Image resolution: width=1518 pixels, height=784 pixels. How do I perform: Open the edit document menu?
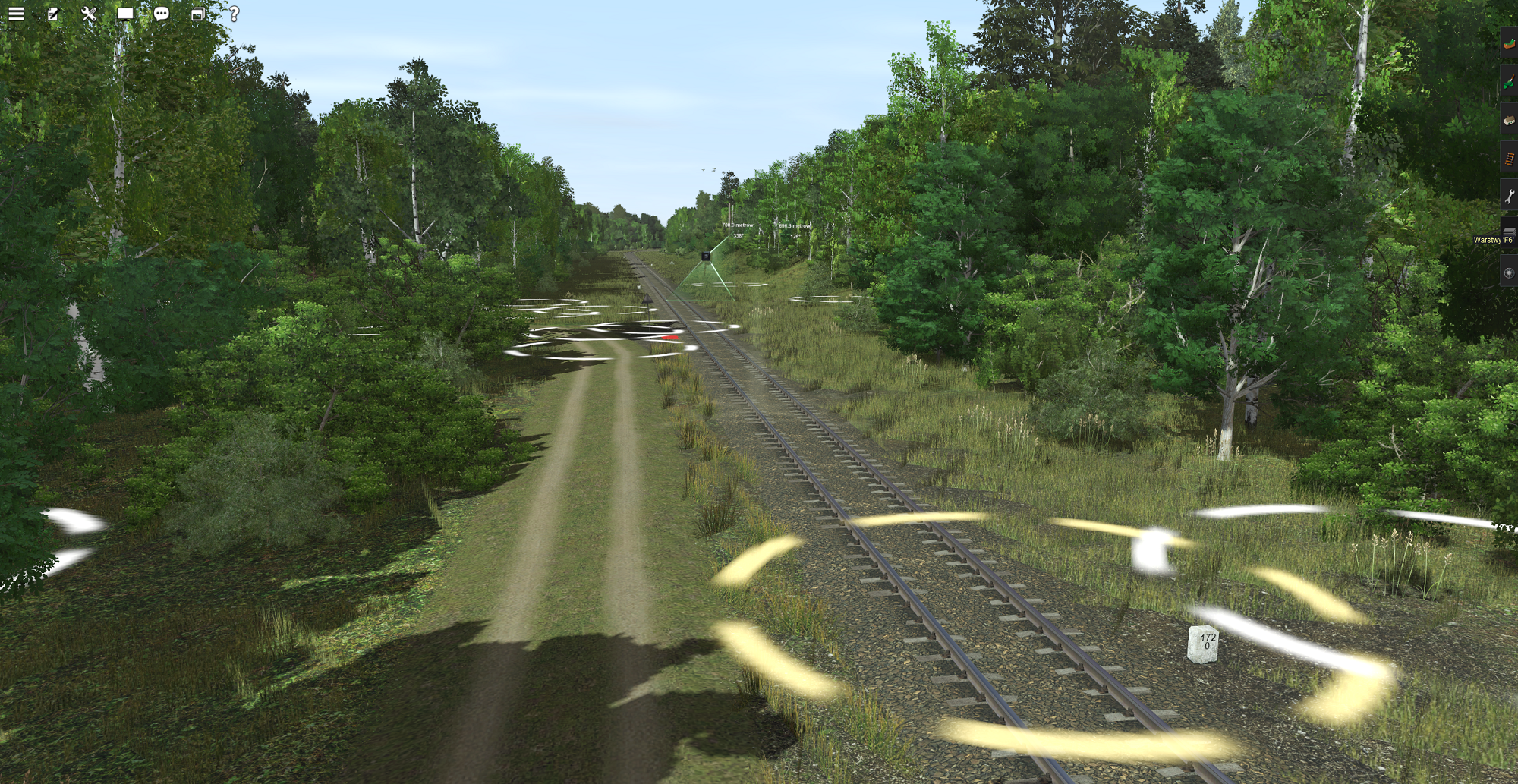(x=52, y=14)
